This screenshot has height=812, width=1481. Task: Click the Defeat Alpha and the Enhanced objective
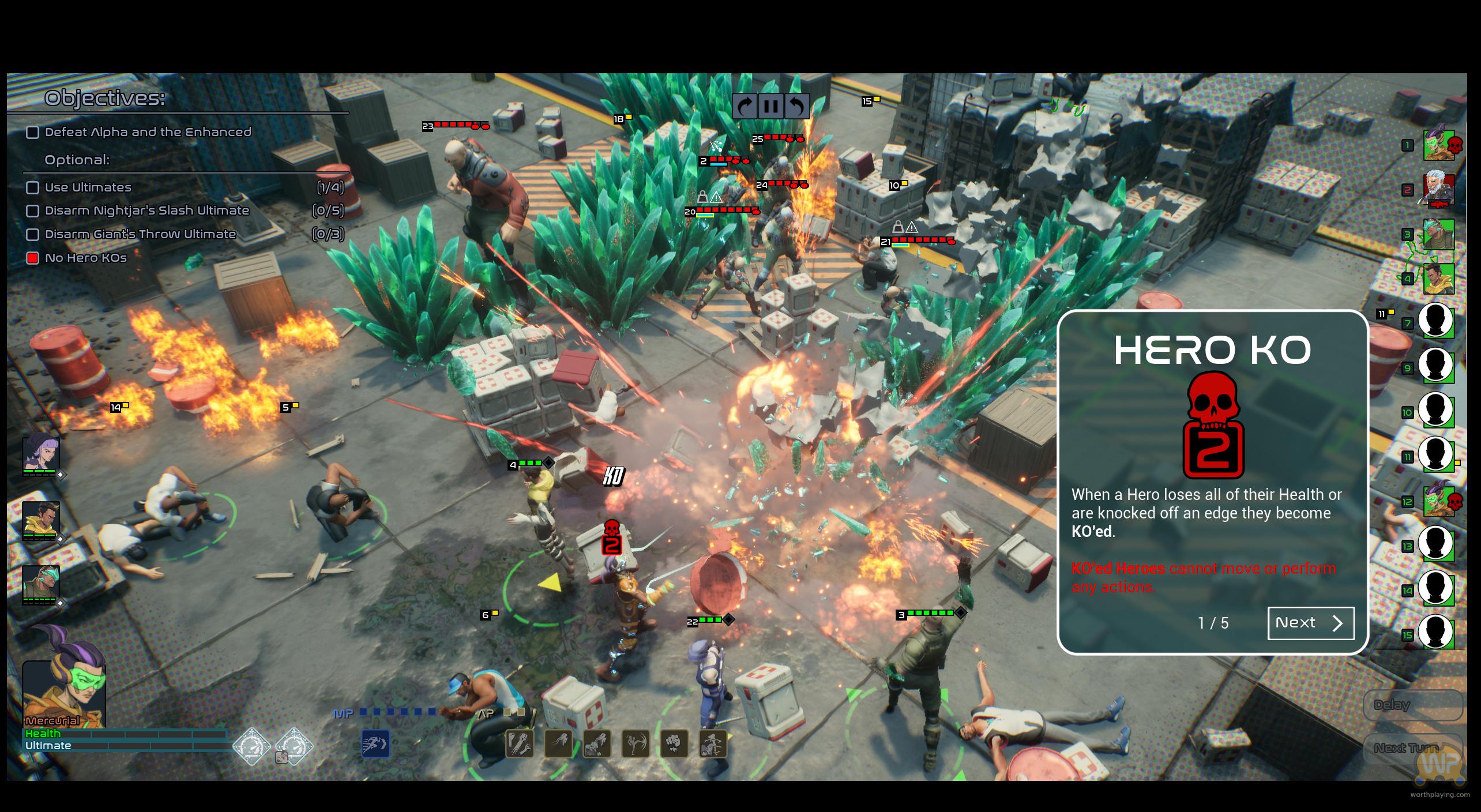148,132
